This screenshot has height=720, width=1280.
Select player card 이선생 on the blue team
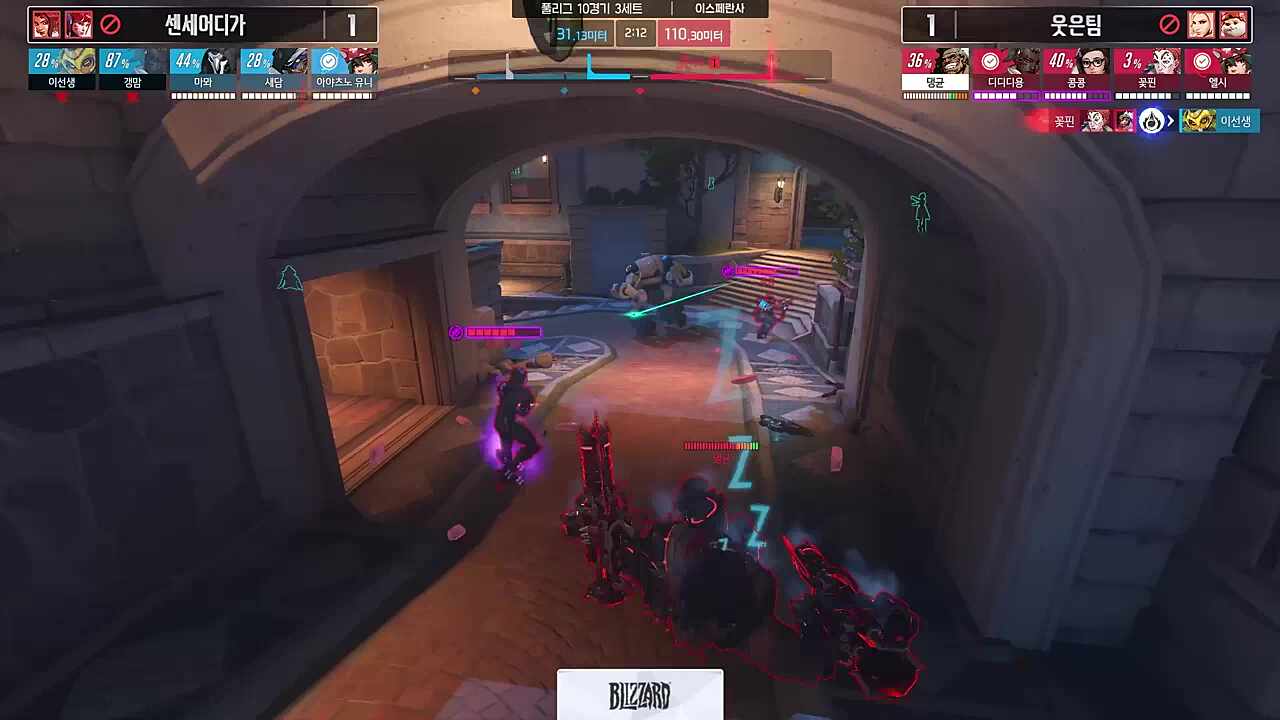click(62, 70)
